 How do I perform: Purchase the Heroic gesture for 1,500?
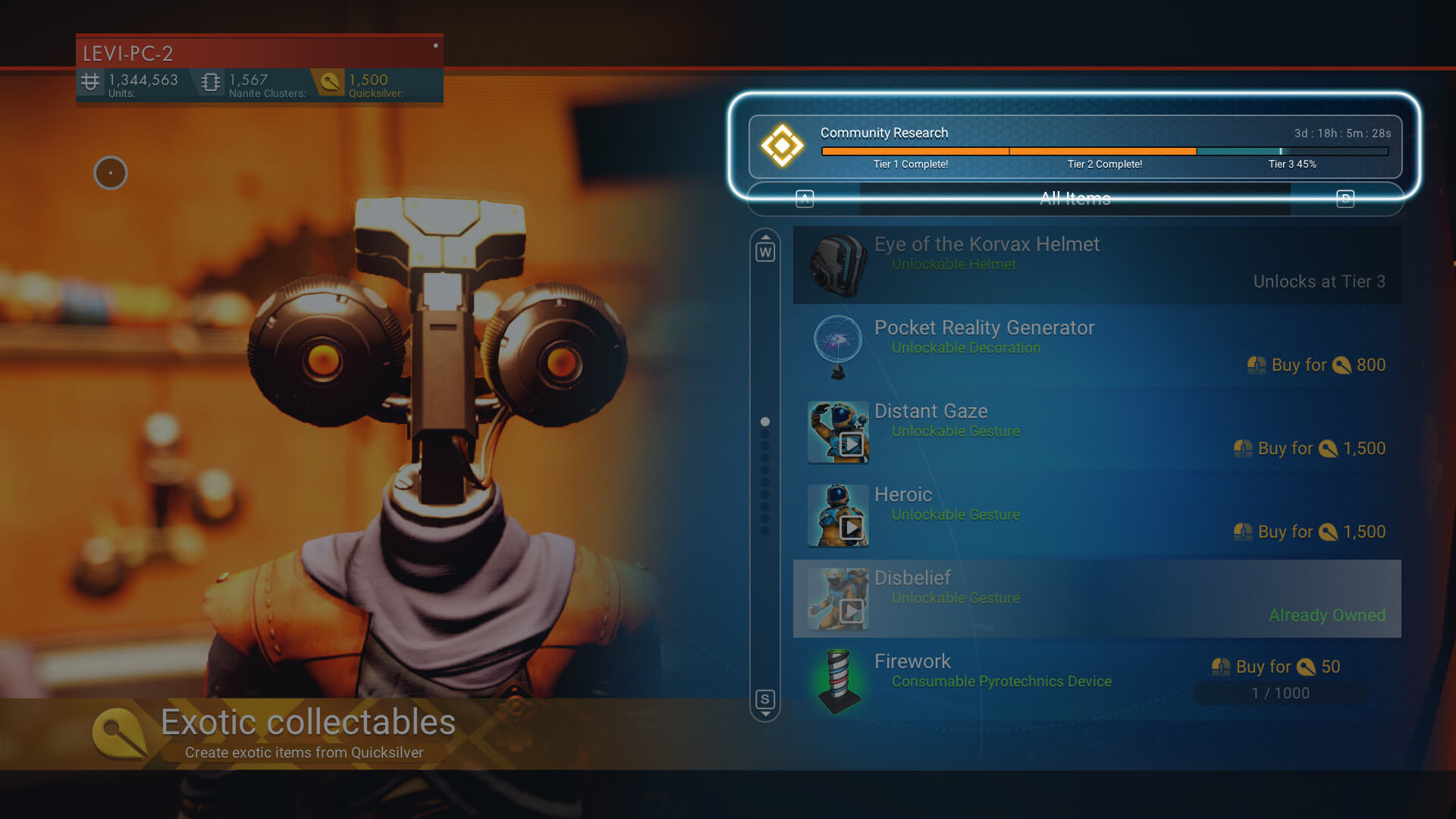[x=1310, y=532]
